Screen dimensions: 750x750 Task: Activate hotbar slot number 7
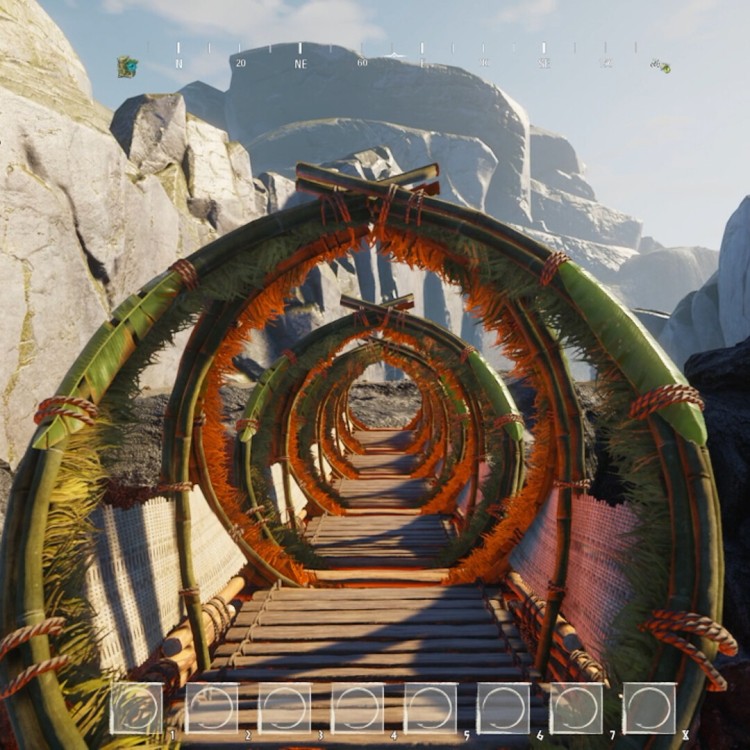576,708
